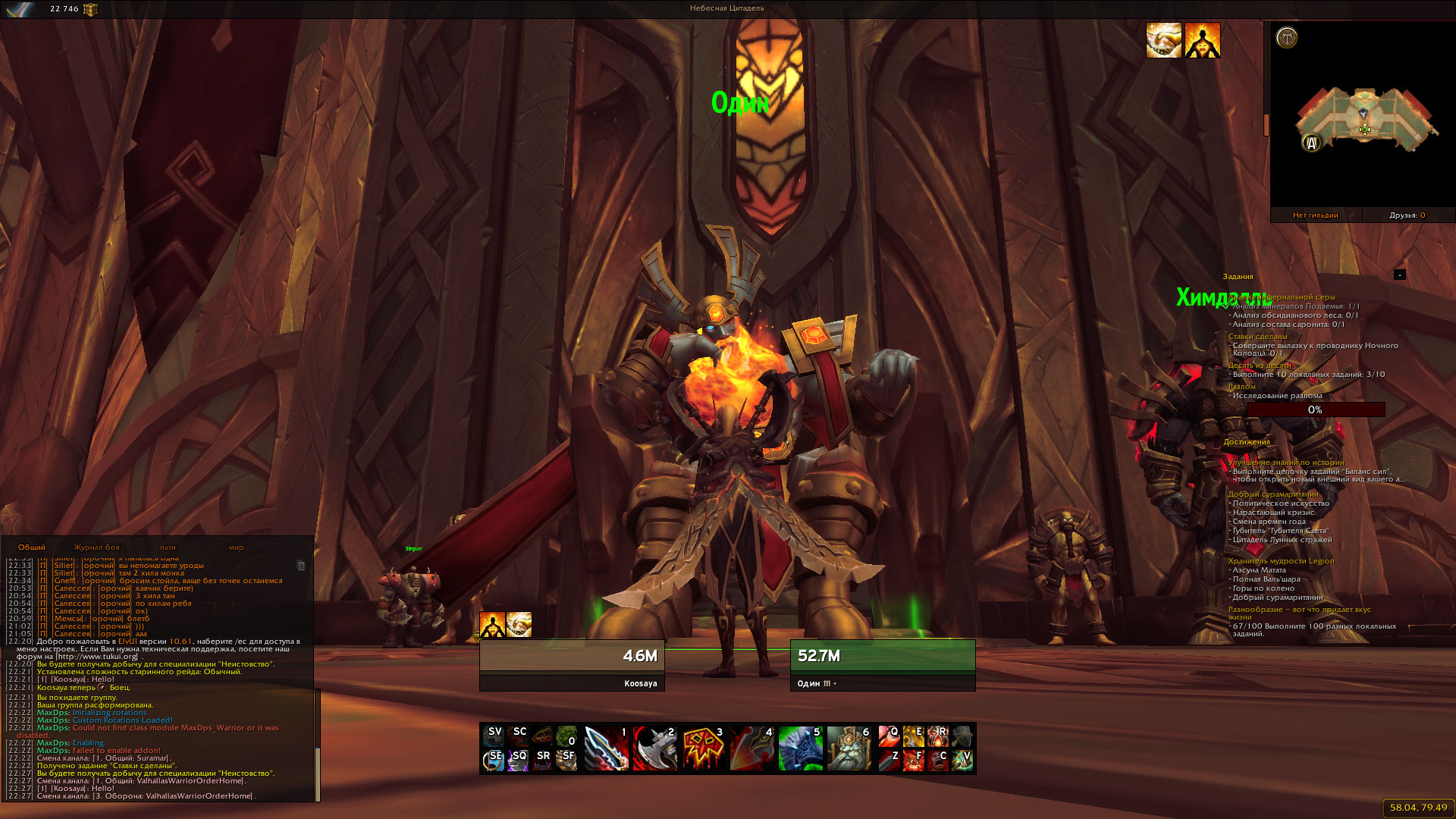Collapse the Задания quest tracker
The width and height of the screenshot is (1456, 819).
tap(1400, 275)
